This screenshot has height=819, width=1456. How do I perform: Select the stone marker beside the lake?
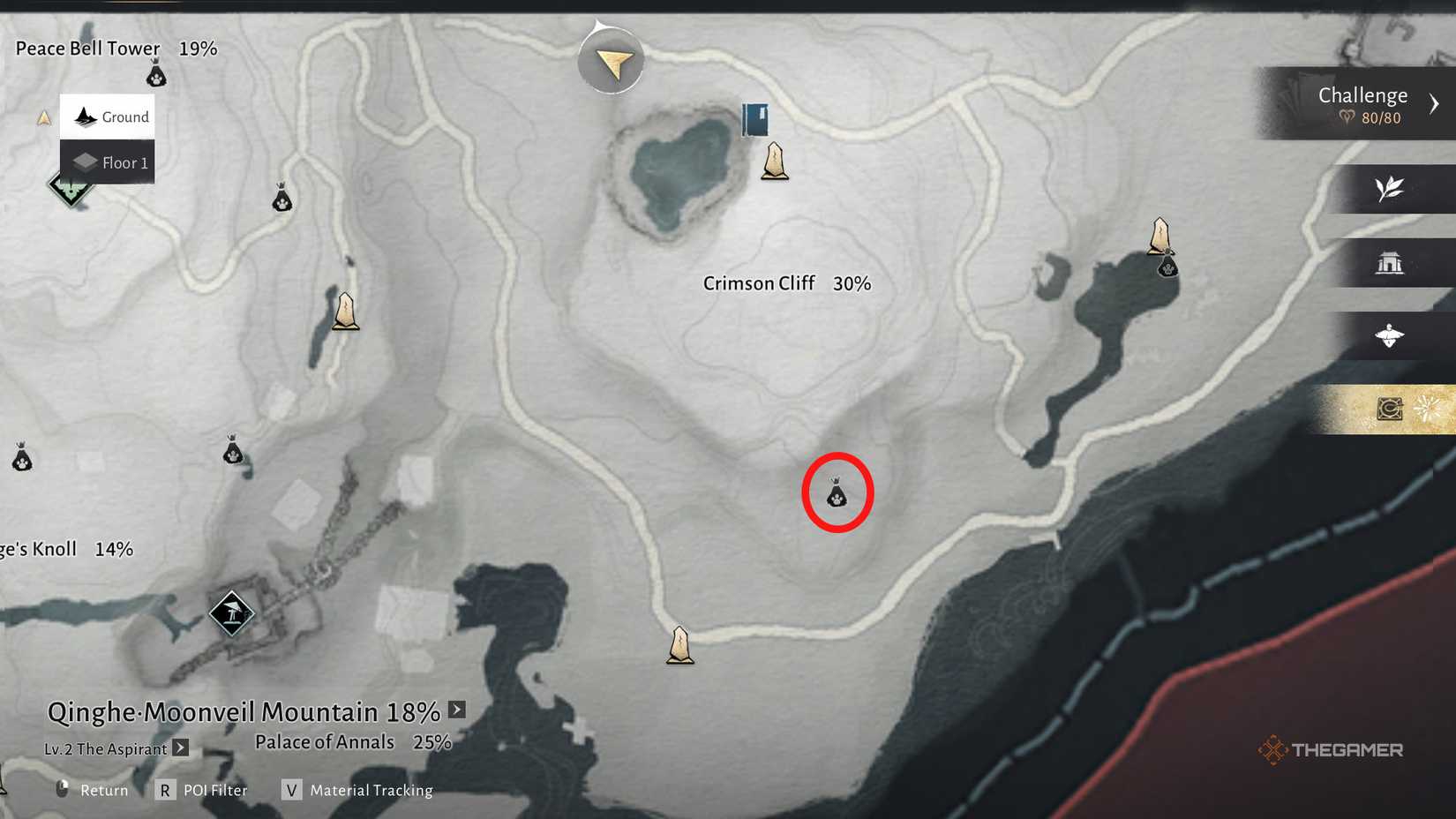(x=775, y=162)
